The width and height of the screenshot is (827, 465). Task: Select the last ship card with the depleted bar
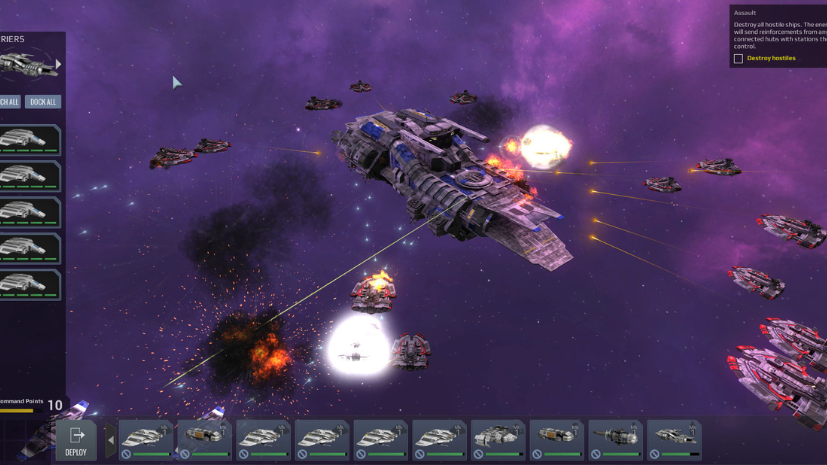click(x=673, y=440)
